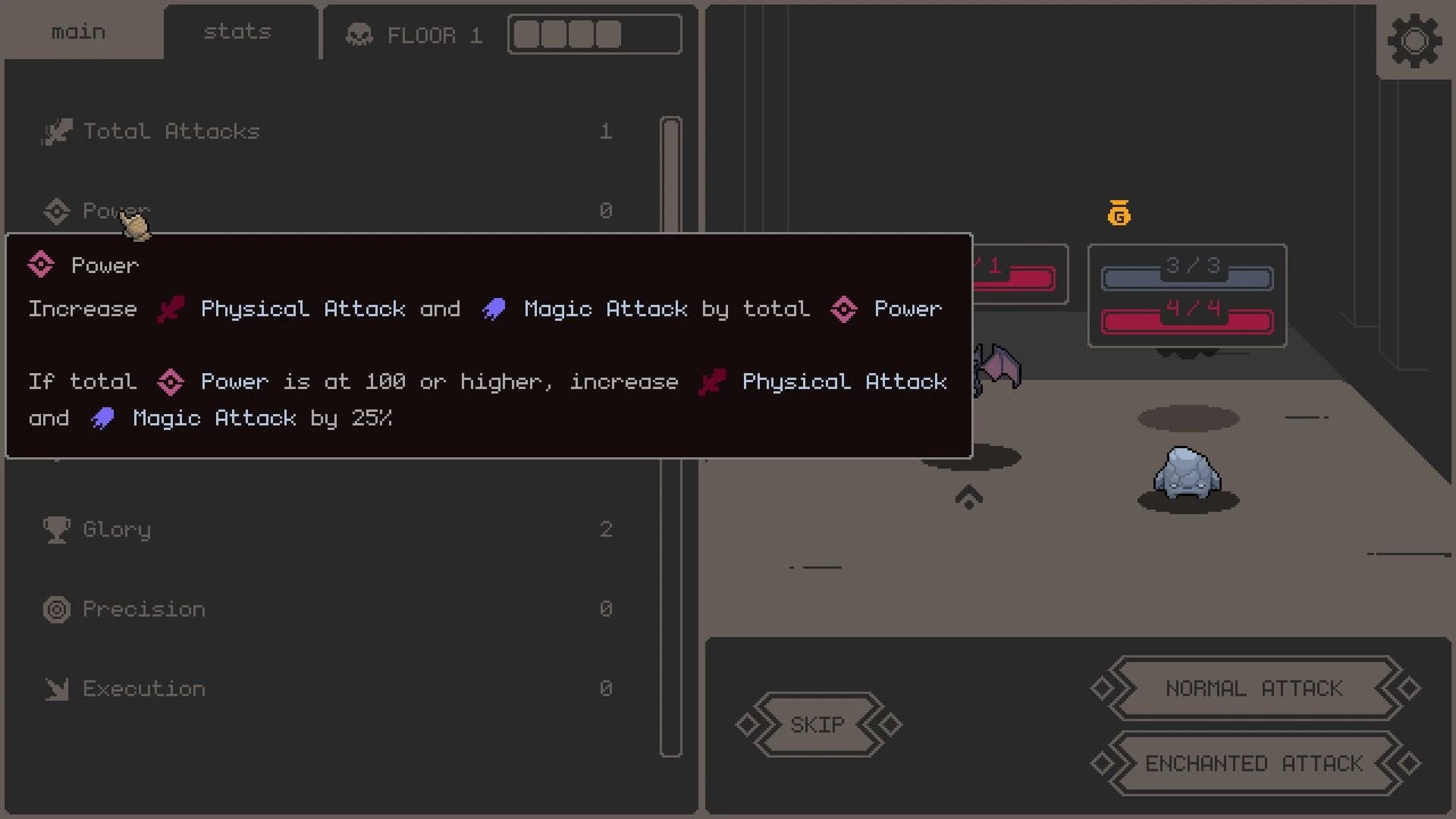Click the red 4/4 health bar
The image size is (1456, 819).
coord(1187,319)
